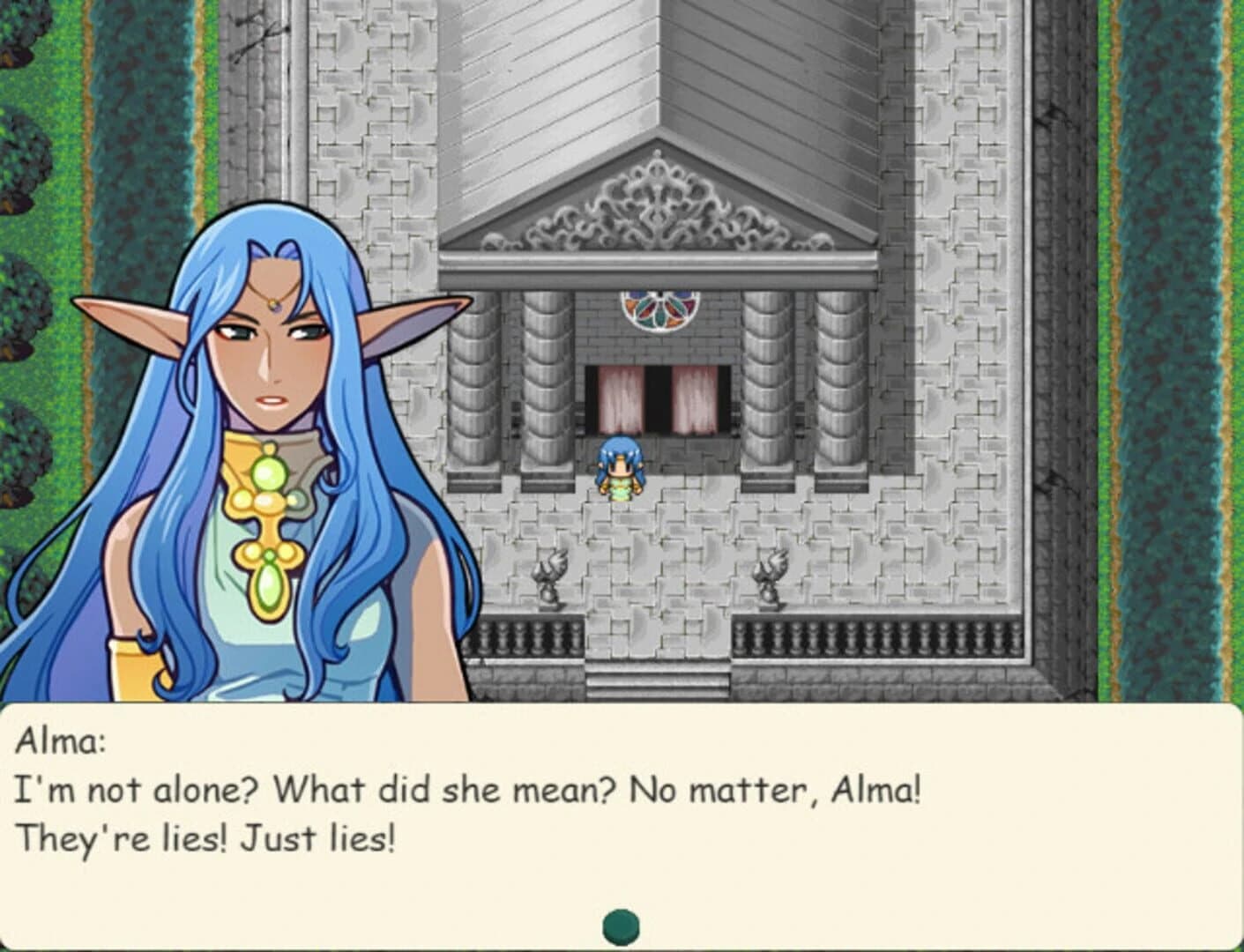Select the player character sprite in the courtyard
This screenshot has height=952, width=1244.
[620, 467]
